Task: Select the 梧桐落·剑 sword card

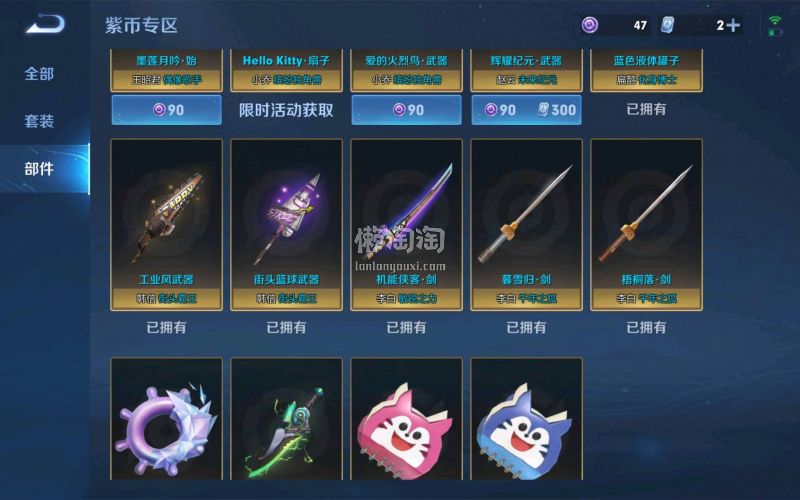Action: pyautogui.click(x=646, y=223)
